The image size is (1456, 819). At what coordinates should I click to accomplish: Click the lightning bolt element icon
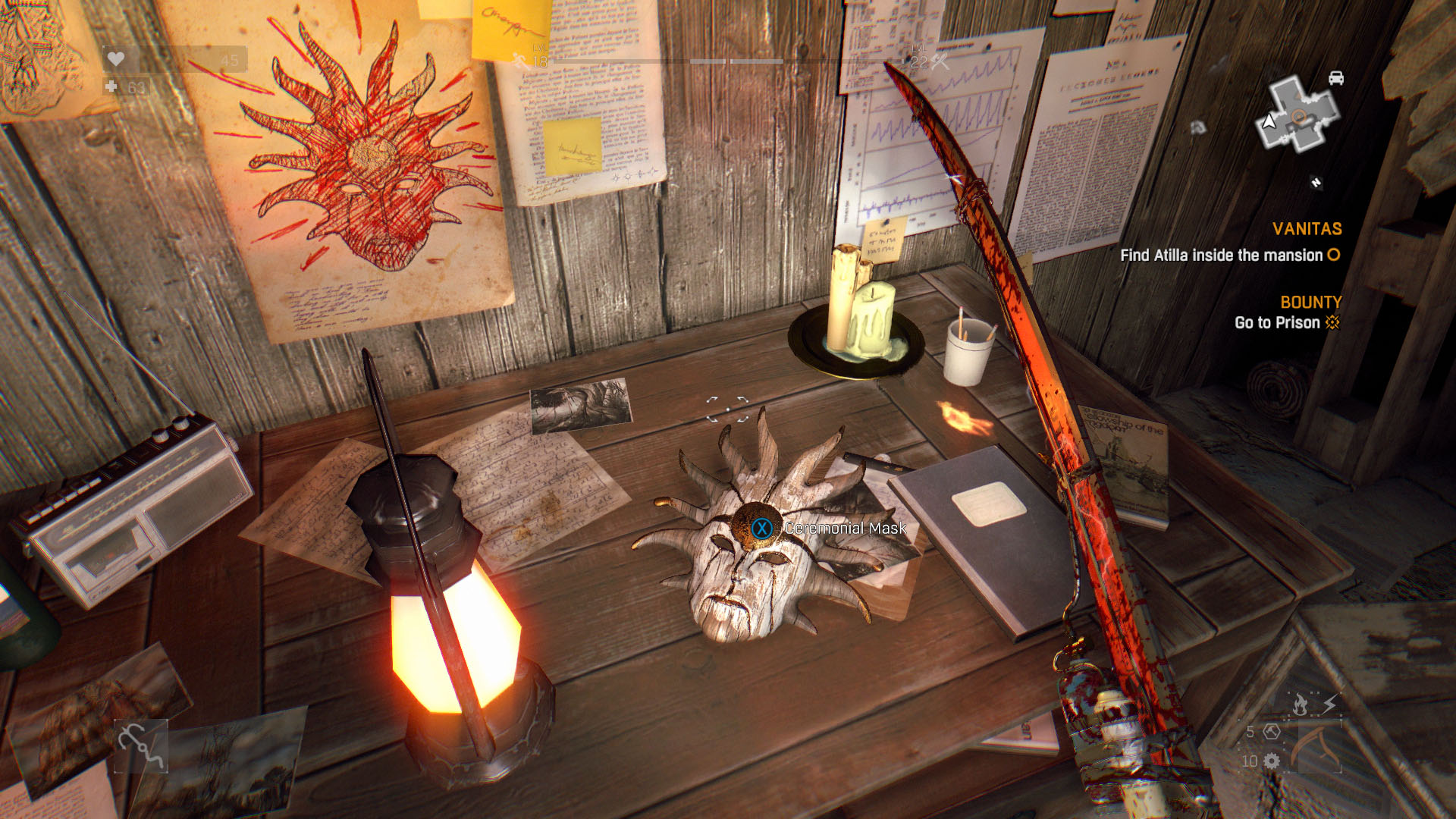coord(1329,704)
